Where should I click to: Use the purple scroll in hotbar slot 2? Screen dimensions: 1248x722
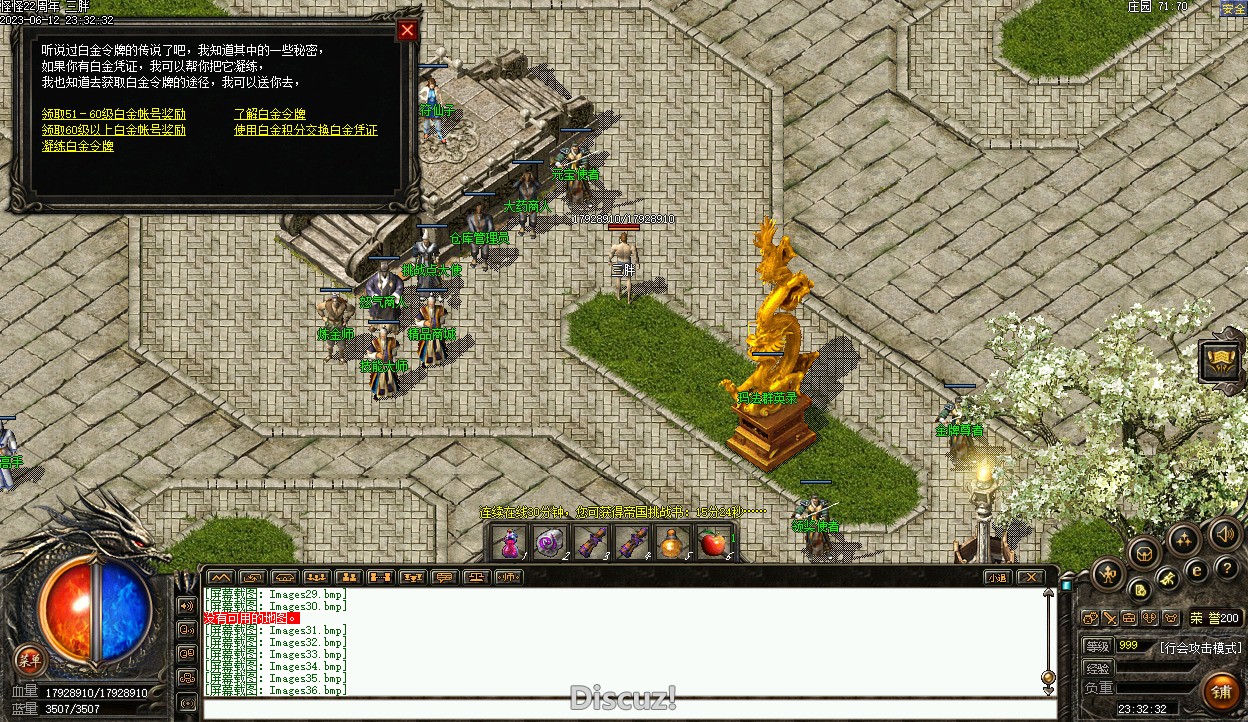(549, 543)
